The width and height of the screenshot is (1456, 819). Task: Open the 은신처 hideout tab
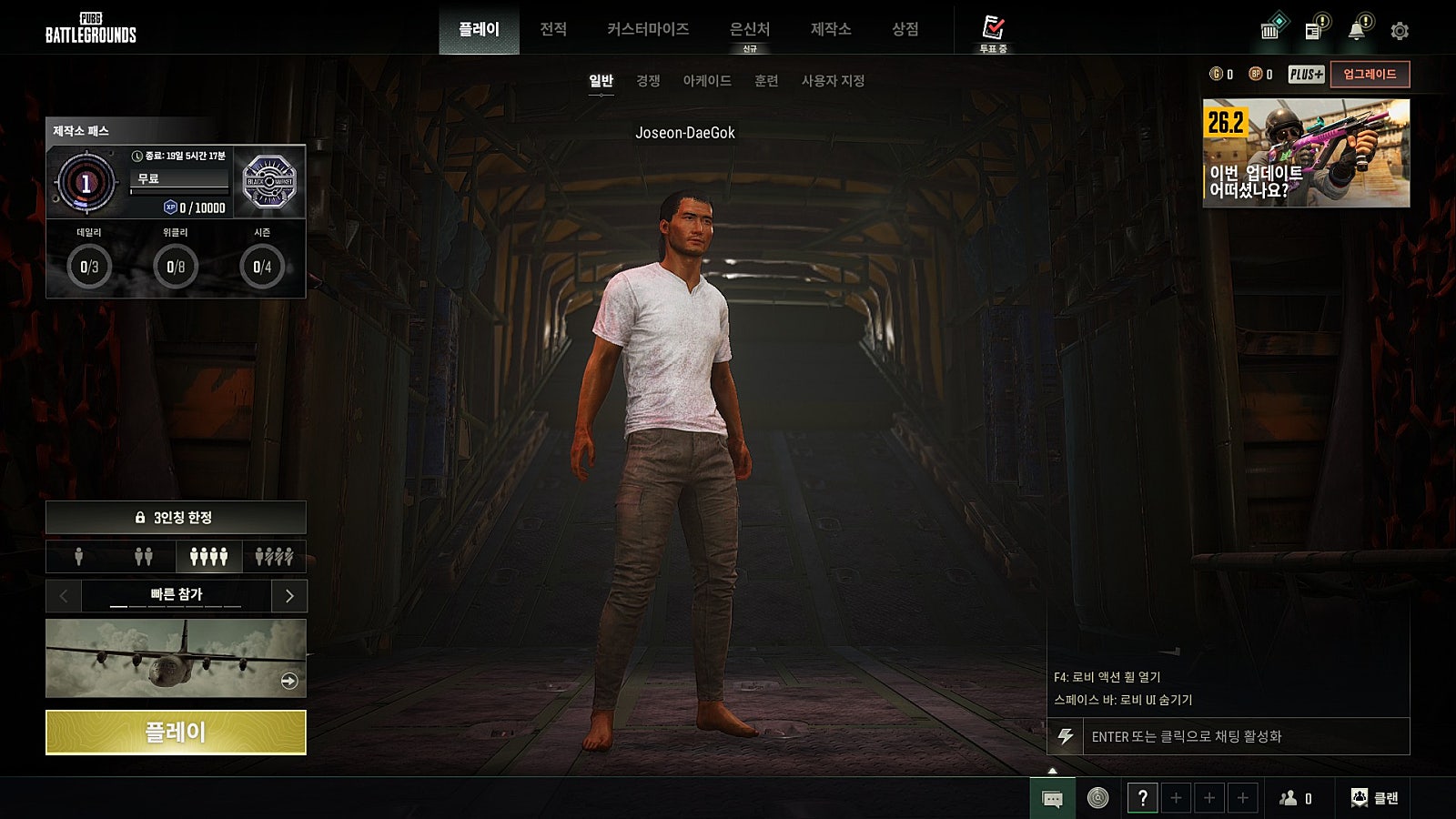(x=750, y=29)
